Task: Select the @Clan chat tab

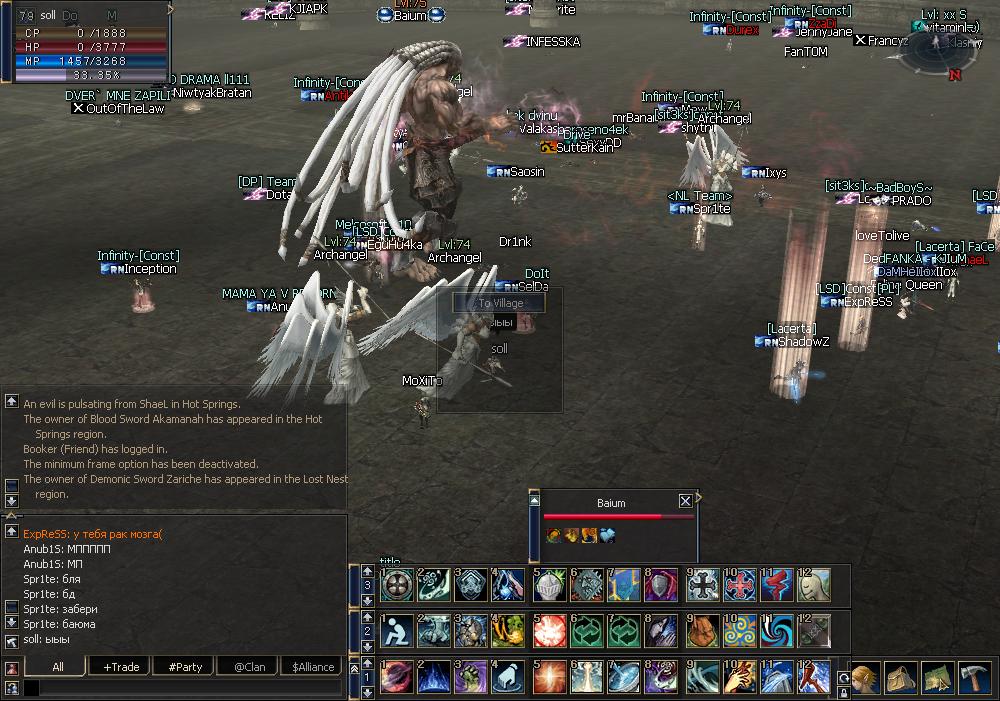Action: coord(249,666)
